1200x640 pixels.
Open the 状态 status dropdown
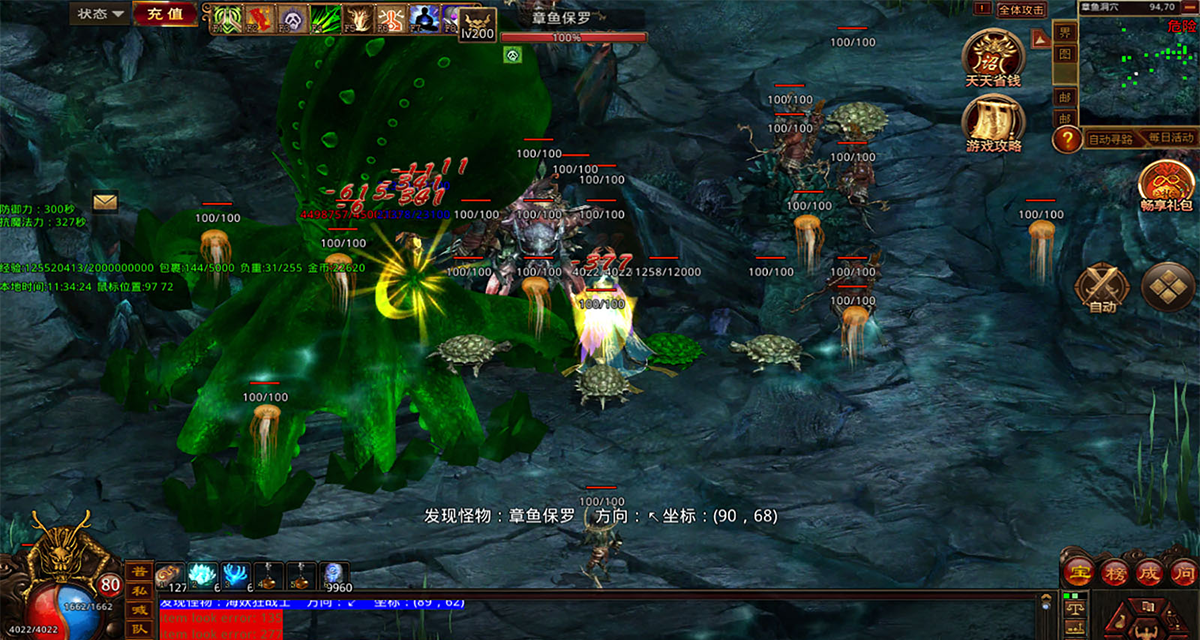[101, 14]
